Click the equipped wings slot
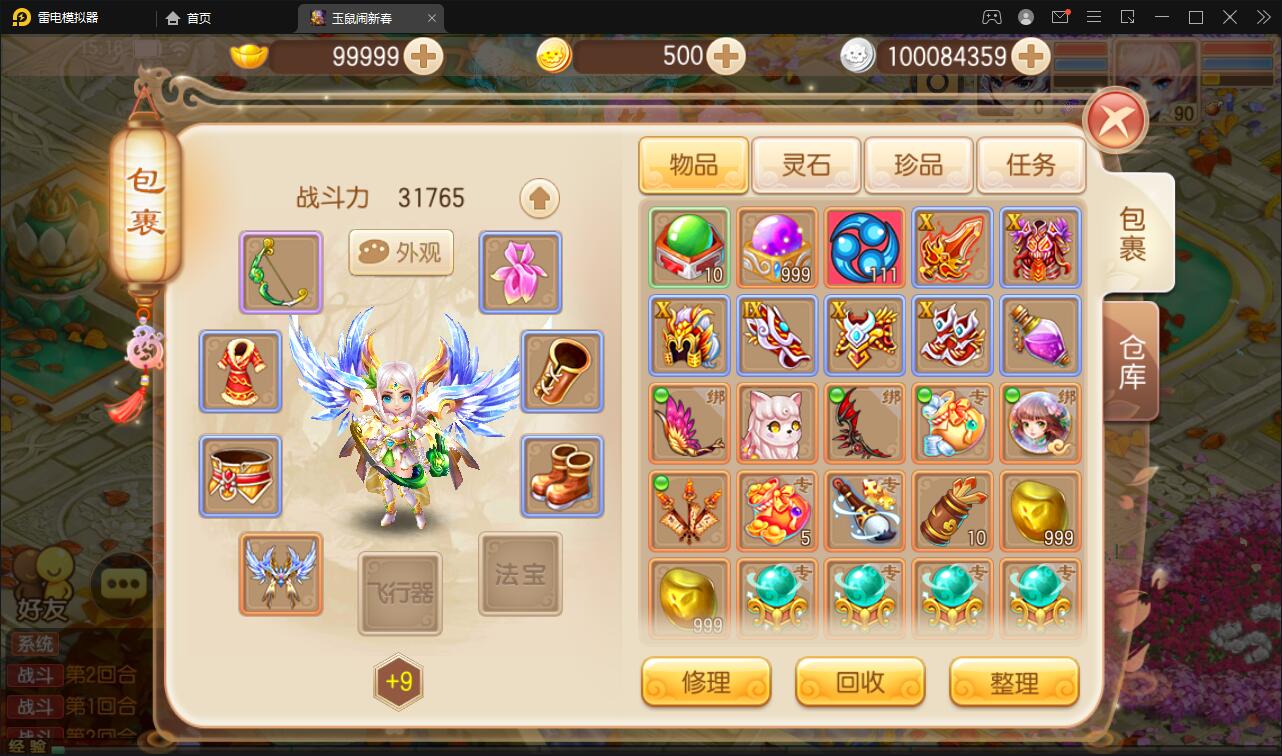Image resolution: width=1282 pixels, height=756 pixels. coord(280,575)
